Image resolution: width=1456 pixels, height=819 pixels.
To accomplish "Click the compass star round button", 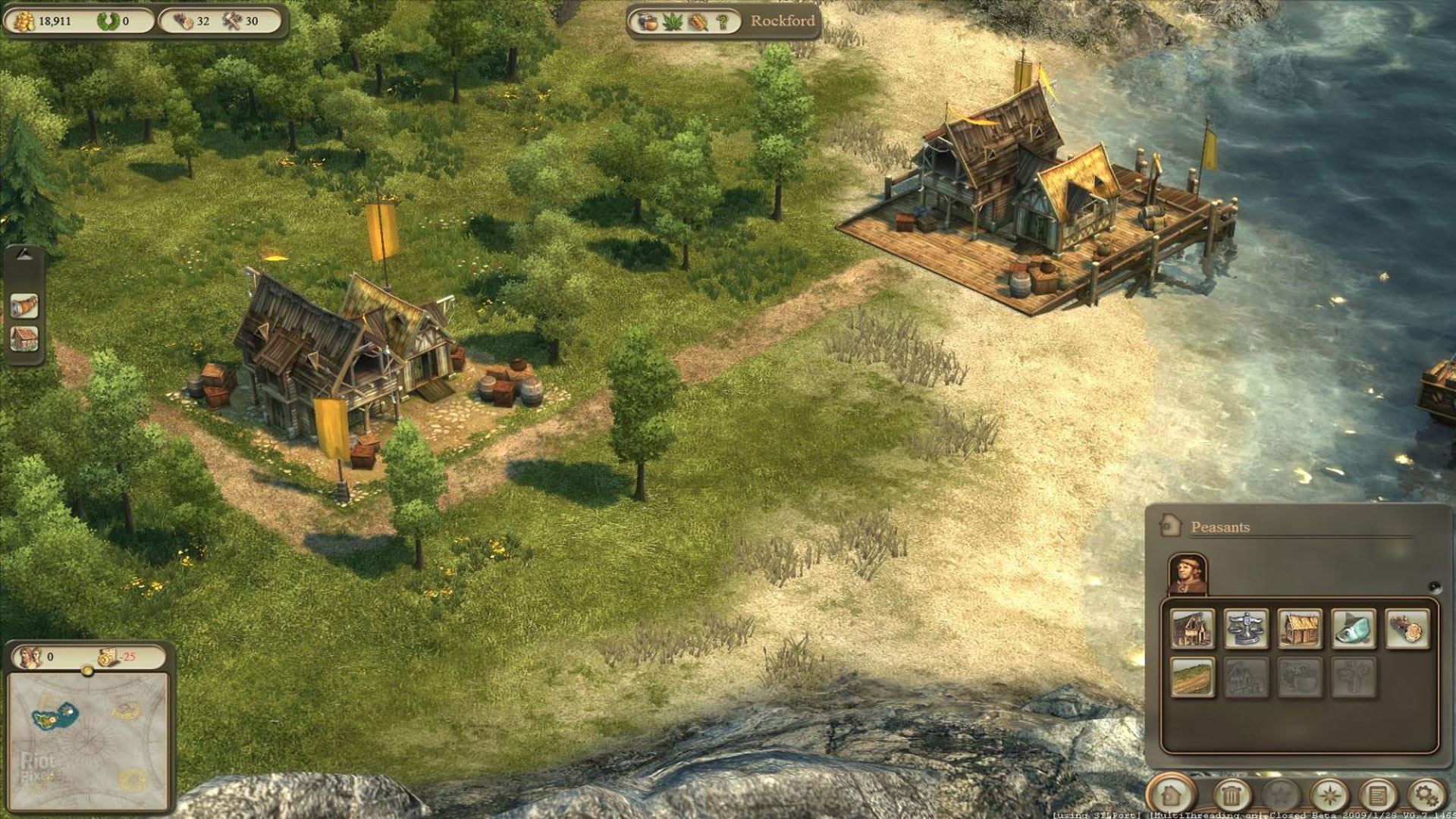I will pyautogui.click(x=1329, y=795).
